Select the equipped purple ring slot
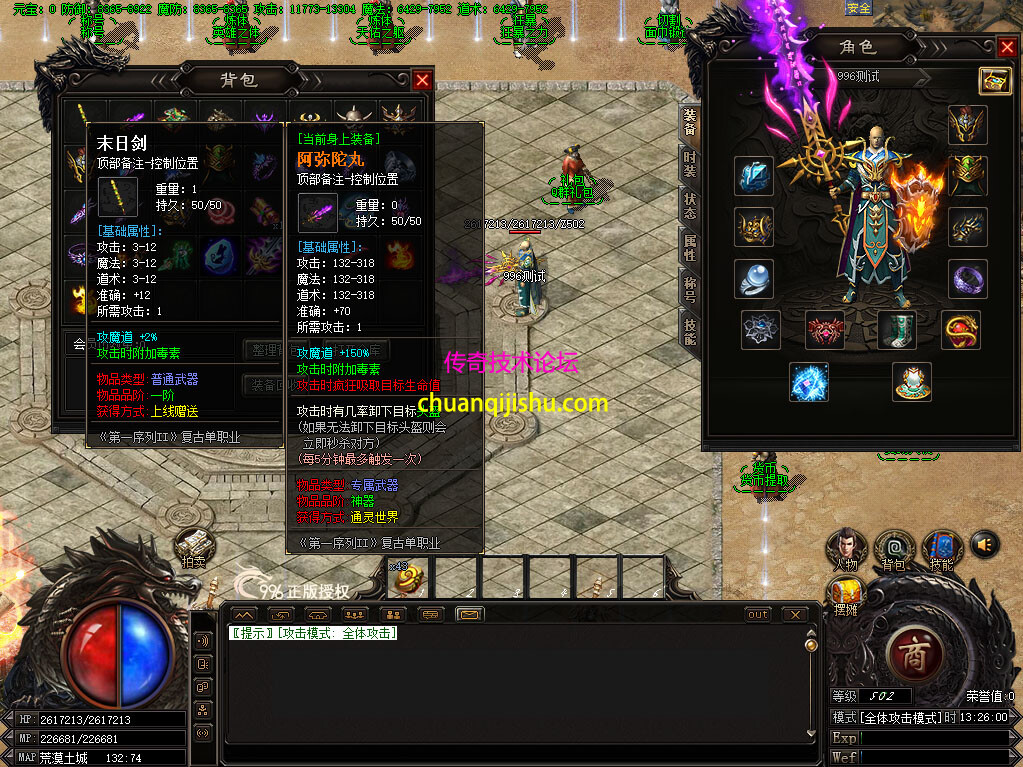Image resolution: width=1023 pixels, height=767 pixels. (x=967, y=279)
